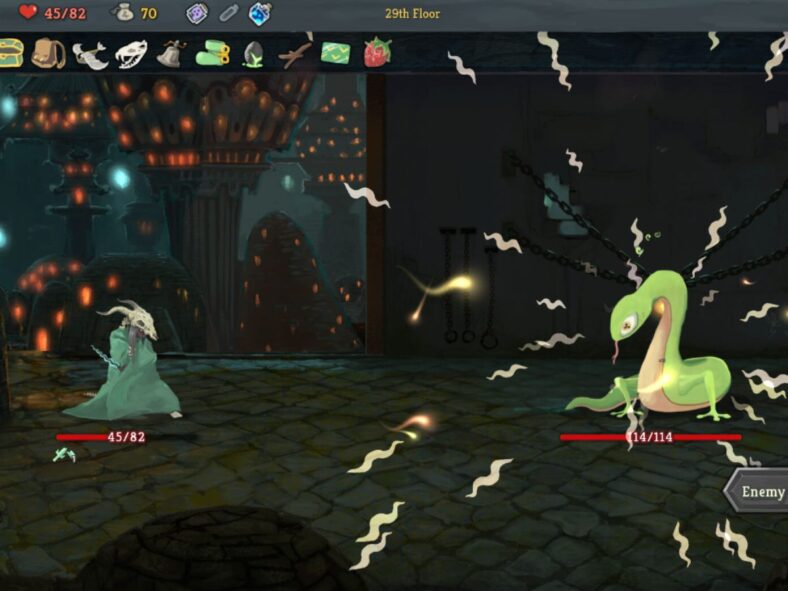This screenshot has height=591, width=788.
Task: Inspect the green treasure chest relic
Action: pos(10,51)
